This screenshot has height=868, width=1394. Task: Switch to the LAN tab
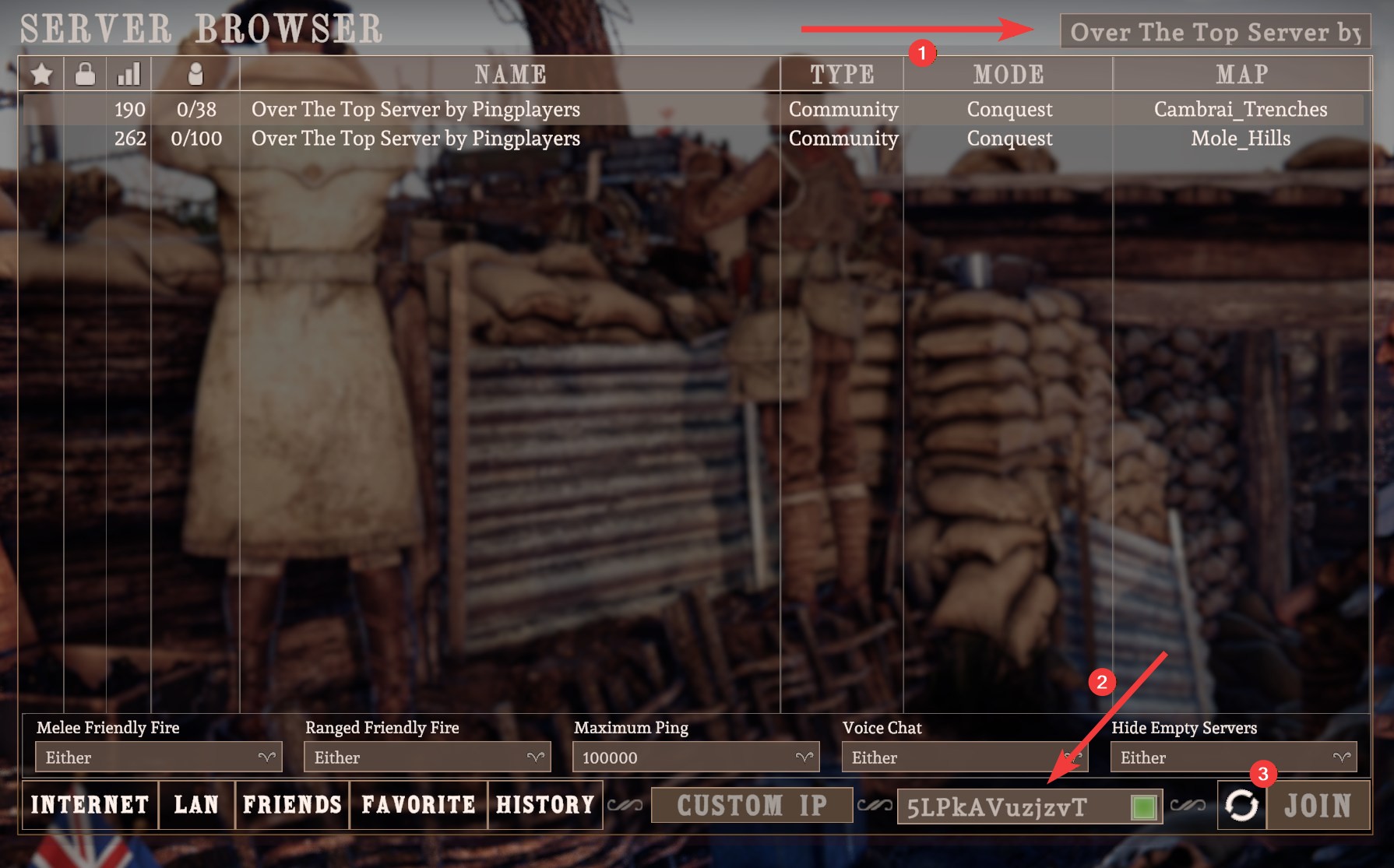coord(196,805)
